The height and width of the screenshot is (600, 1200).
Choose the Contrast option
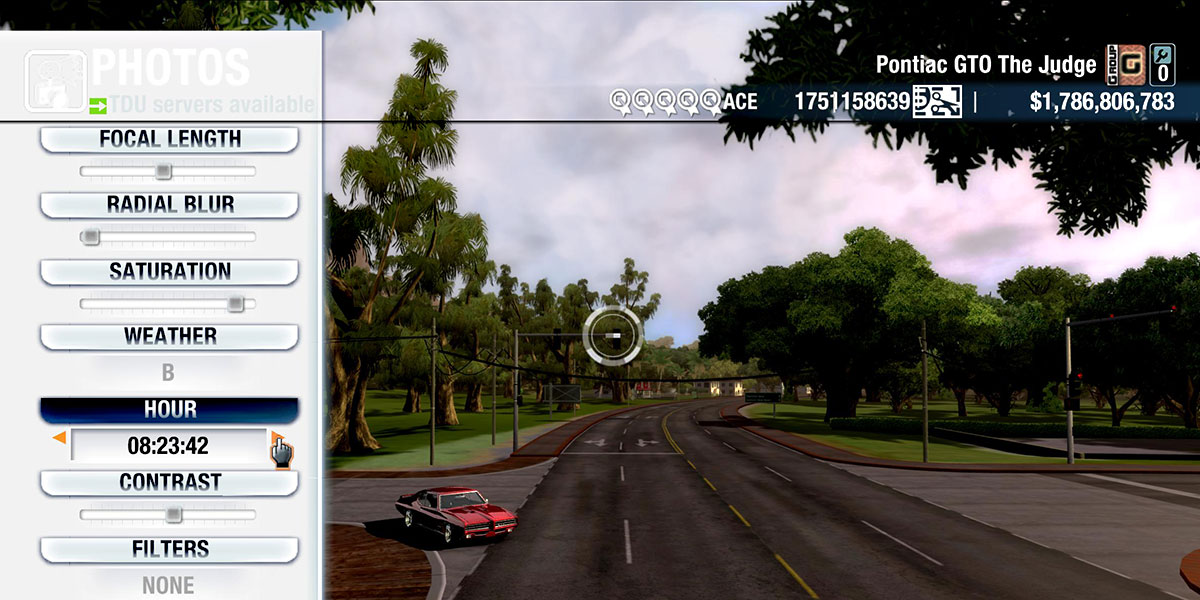[169, 482]
